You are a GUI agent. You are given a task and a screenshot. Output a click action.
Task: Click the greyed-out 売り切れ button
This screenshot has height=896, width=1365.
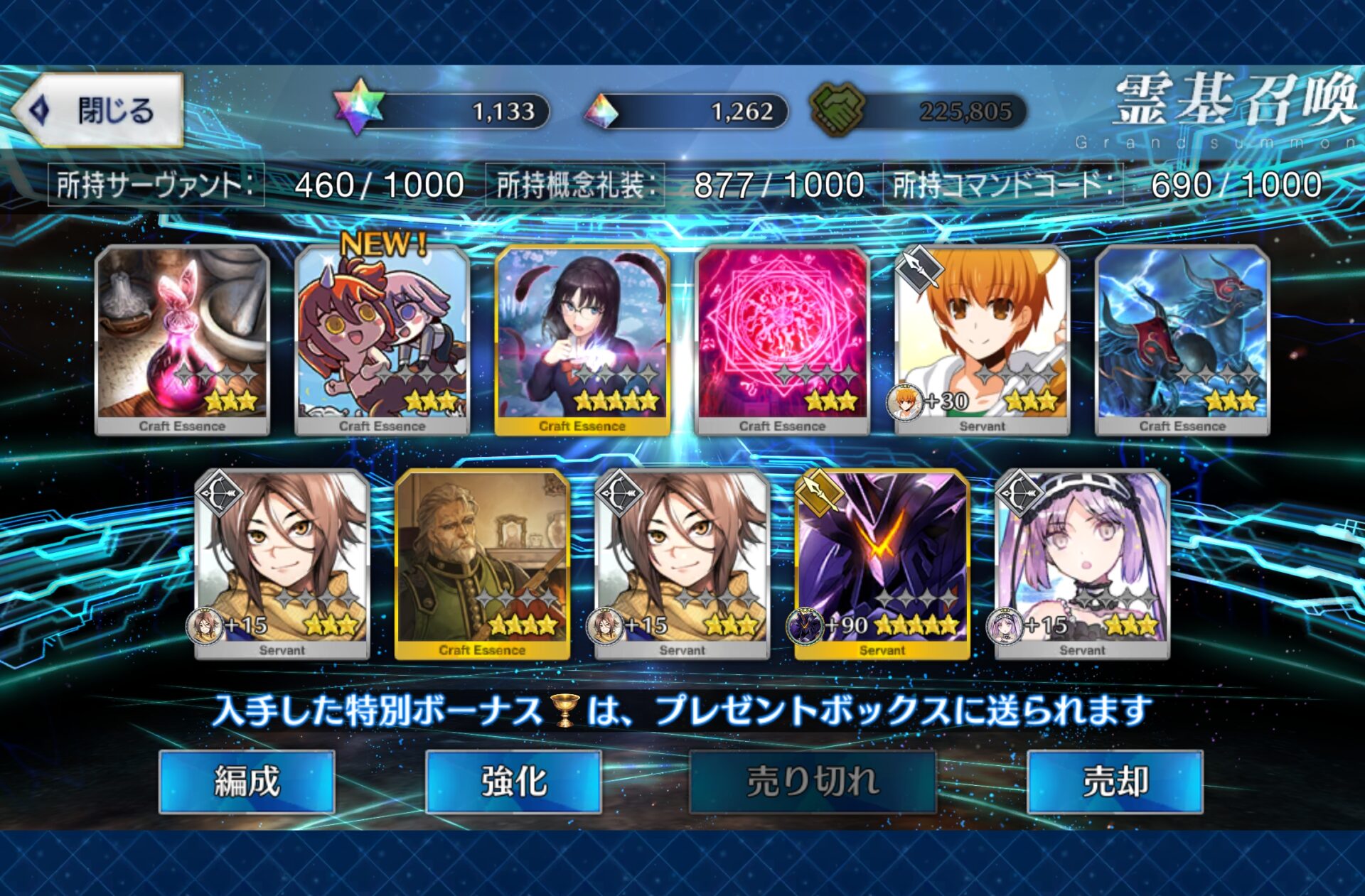pos(812,782)
